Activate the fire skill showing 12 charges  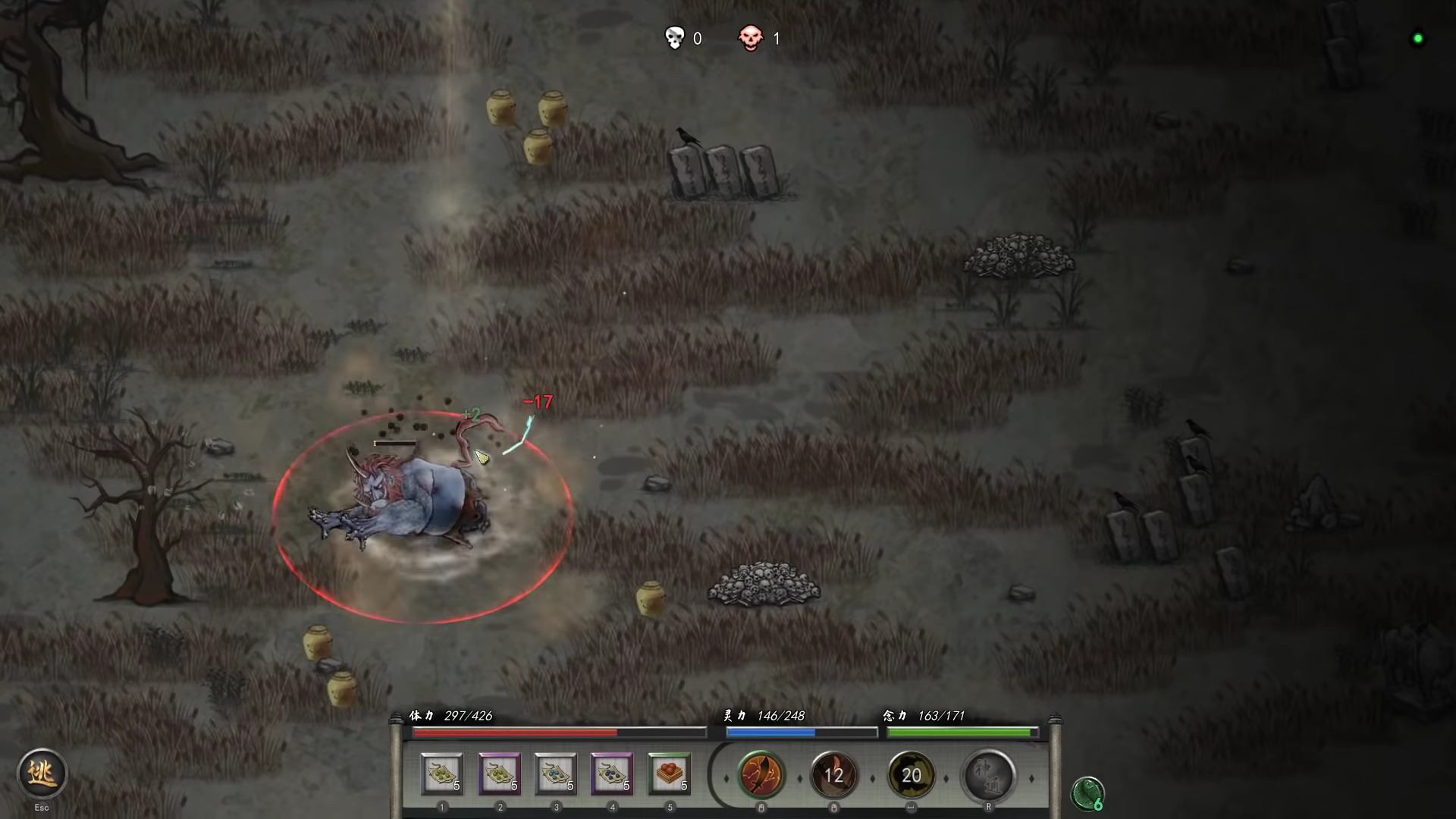click(x=835, y=775)
